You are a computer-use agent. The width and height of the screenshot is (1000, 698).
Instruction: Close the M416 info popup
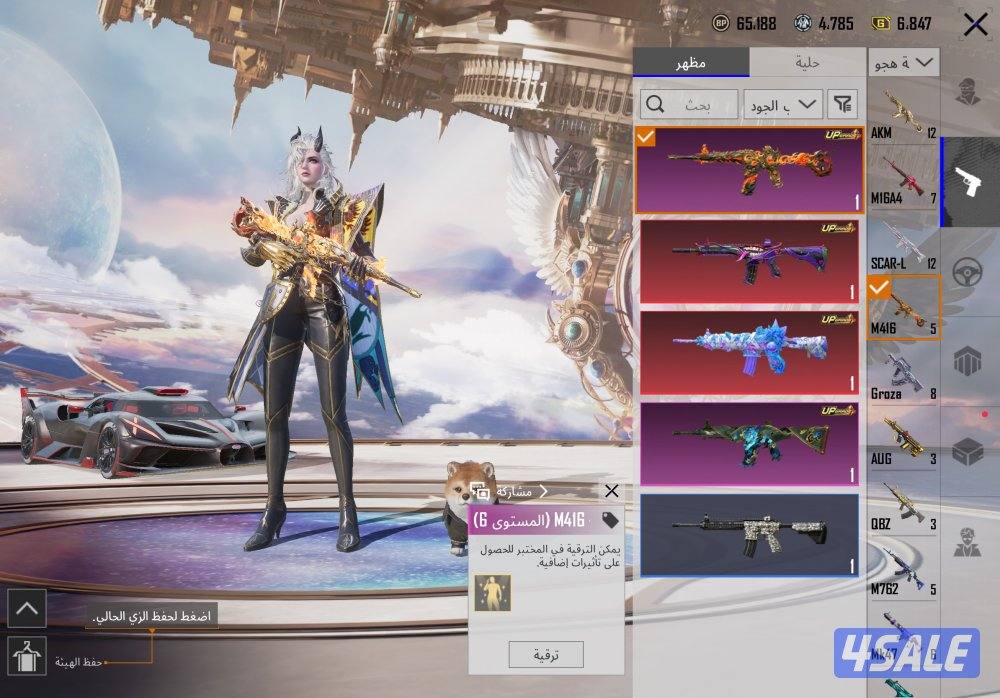tap(612, 491)
